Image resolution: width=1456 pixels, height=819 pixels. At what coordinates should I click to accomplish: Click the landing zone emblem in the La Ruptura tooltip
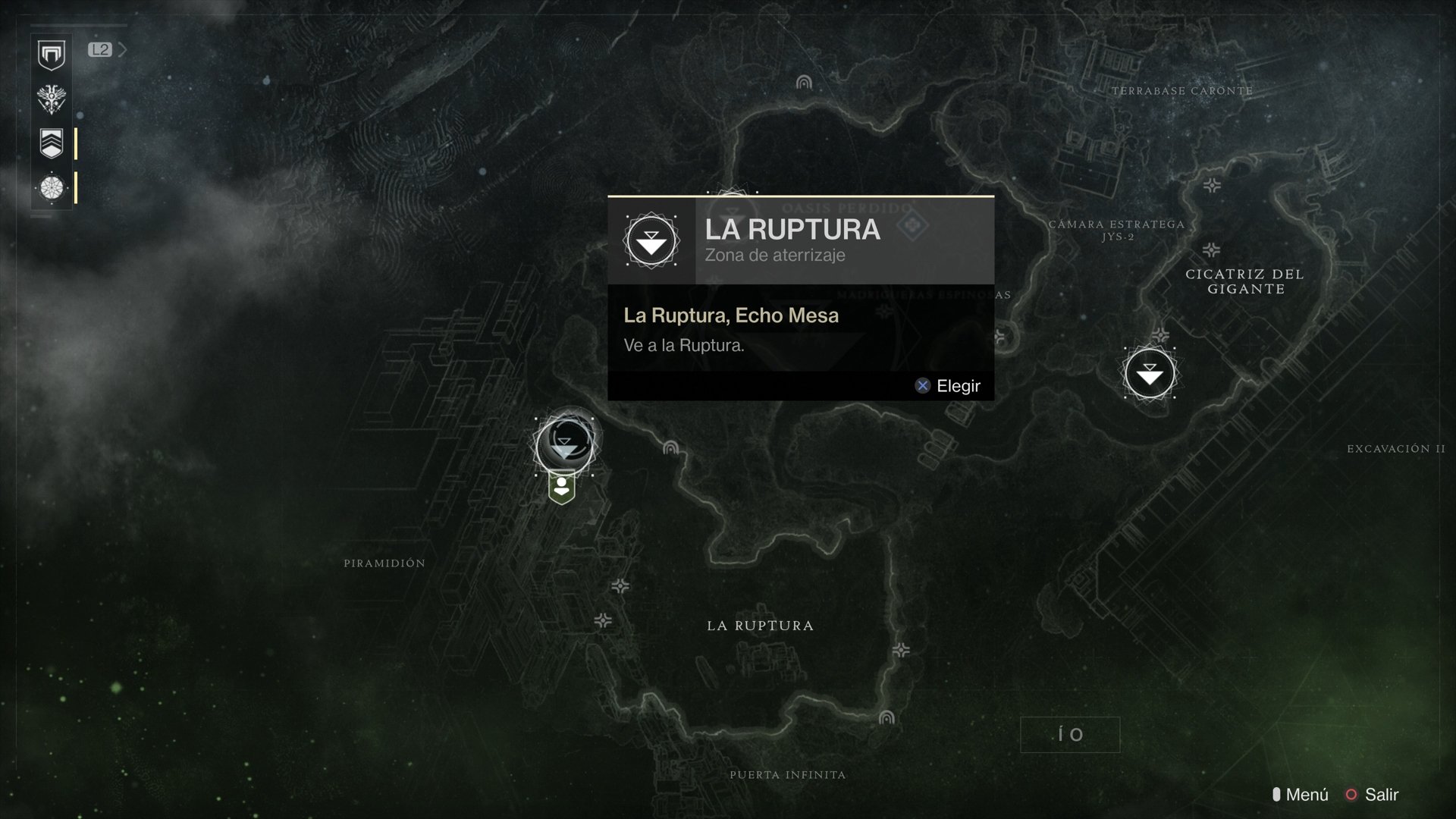pos(650,241)
